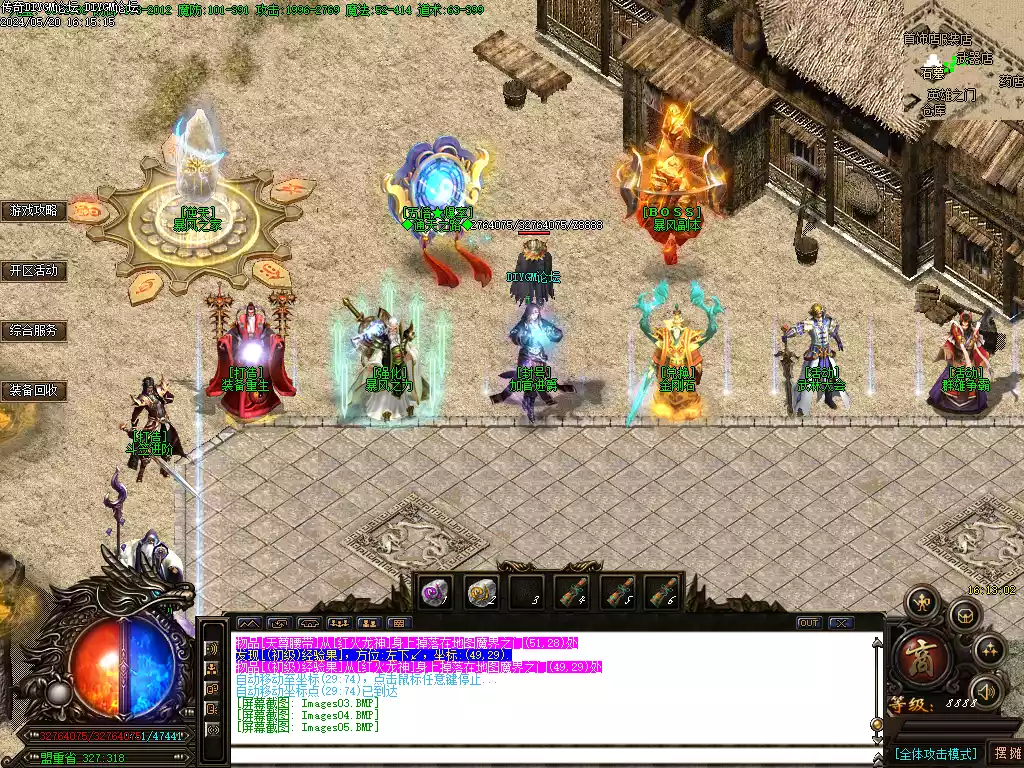Open the 摆摊 stall button
The width and height of the screenshot is (1024, 768).
[x=1005, y=753]
